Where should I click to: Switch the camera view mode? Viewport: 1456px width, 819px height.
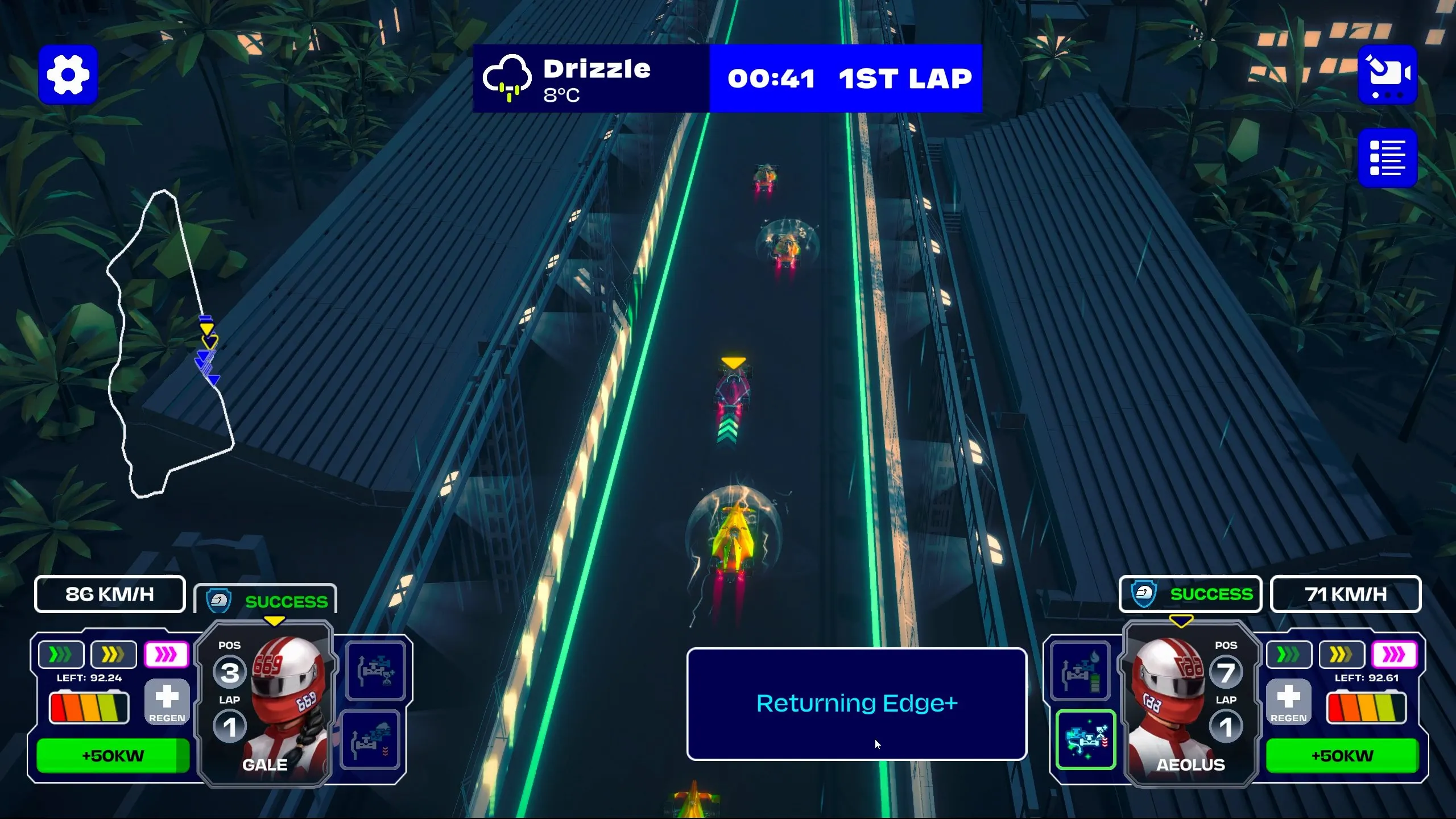[x=1387, y=75]
